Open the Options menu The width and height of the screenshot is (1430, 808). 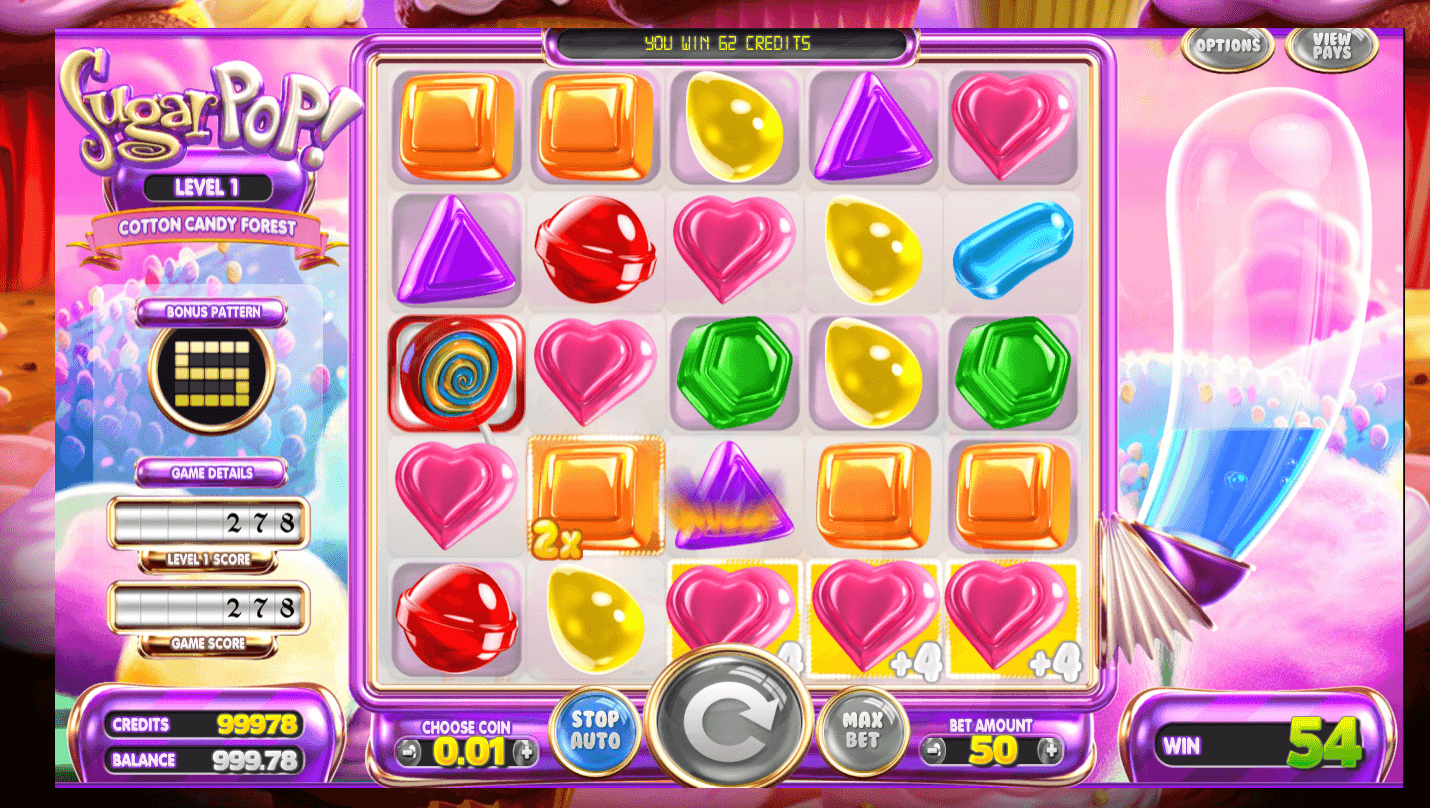[1227, 46]
